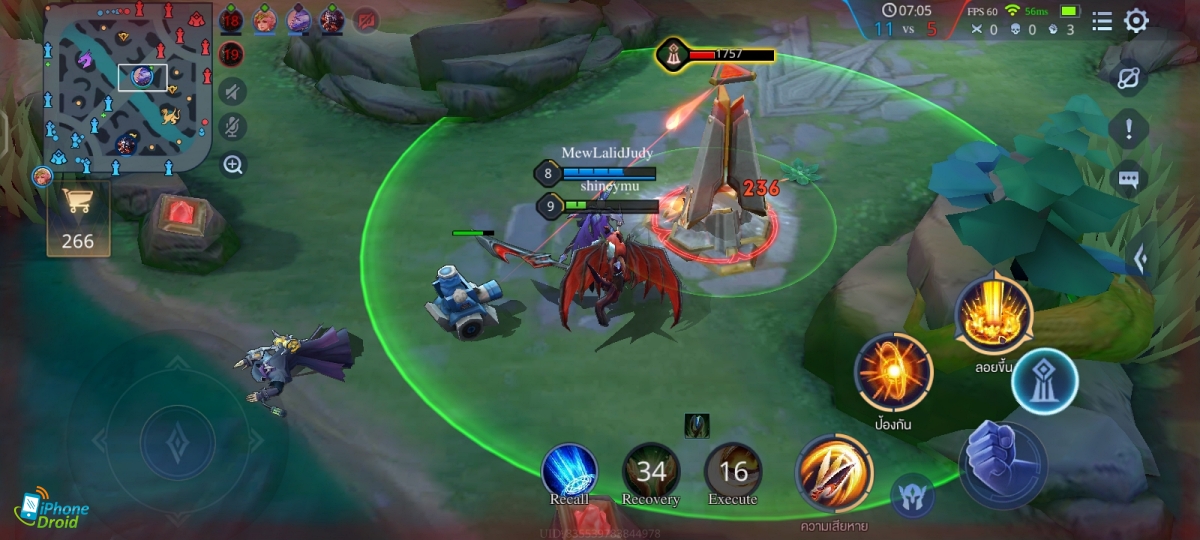This screenshot has height=540, width=1200.
Task: Cast the ป้องกัน skill
Action: point(892,372)
